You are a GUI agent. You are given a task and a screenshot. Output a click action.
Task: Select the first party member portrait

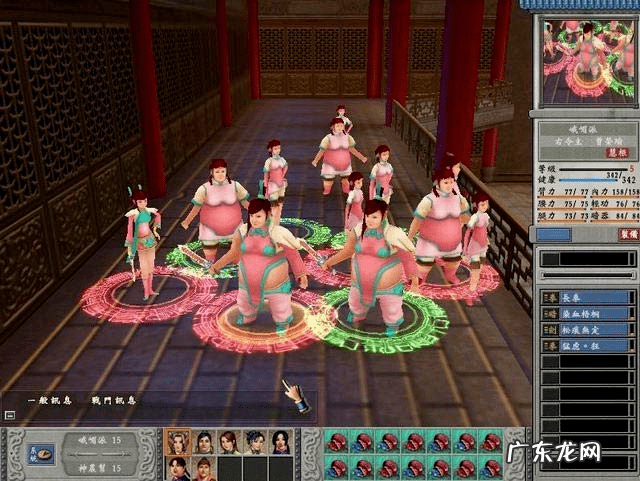(177, 442)
